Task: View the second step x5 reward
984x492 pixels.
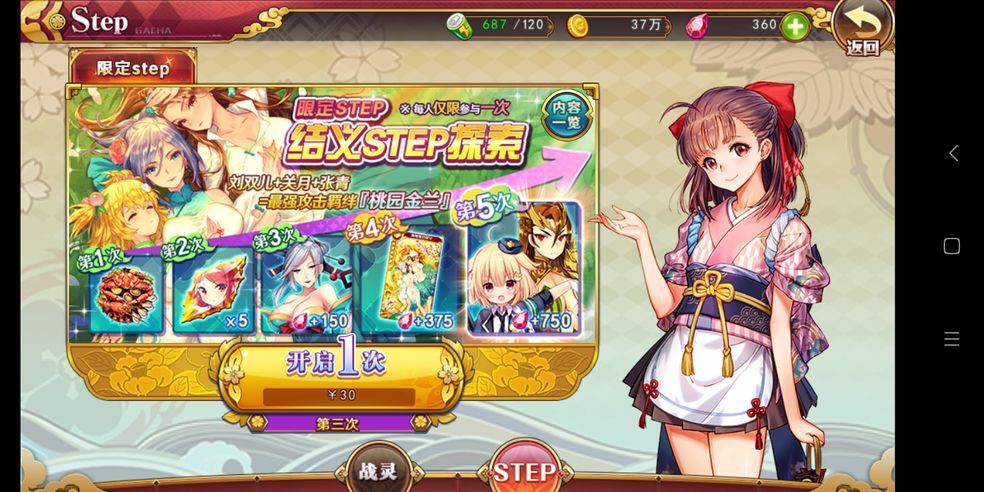Action: point(212,292)
